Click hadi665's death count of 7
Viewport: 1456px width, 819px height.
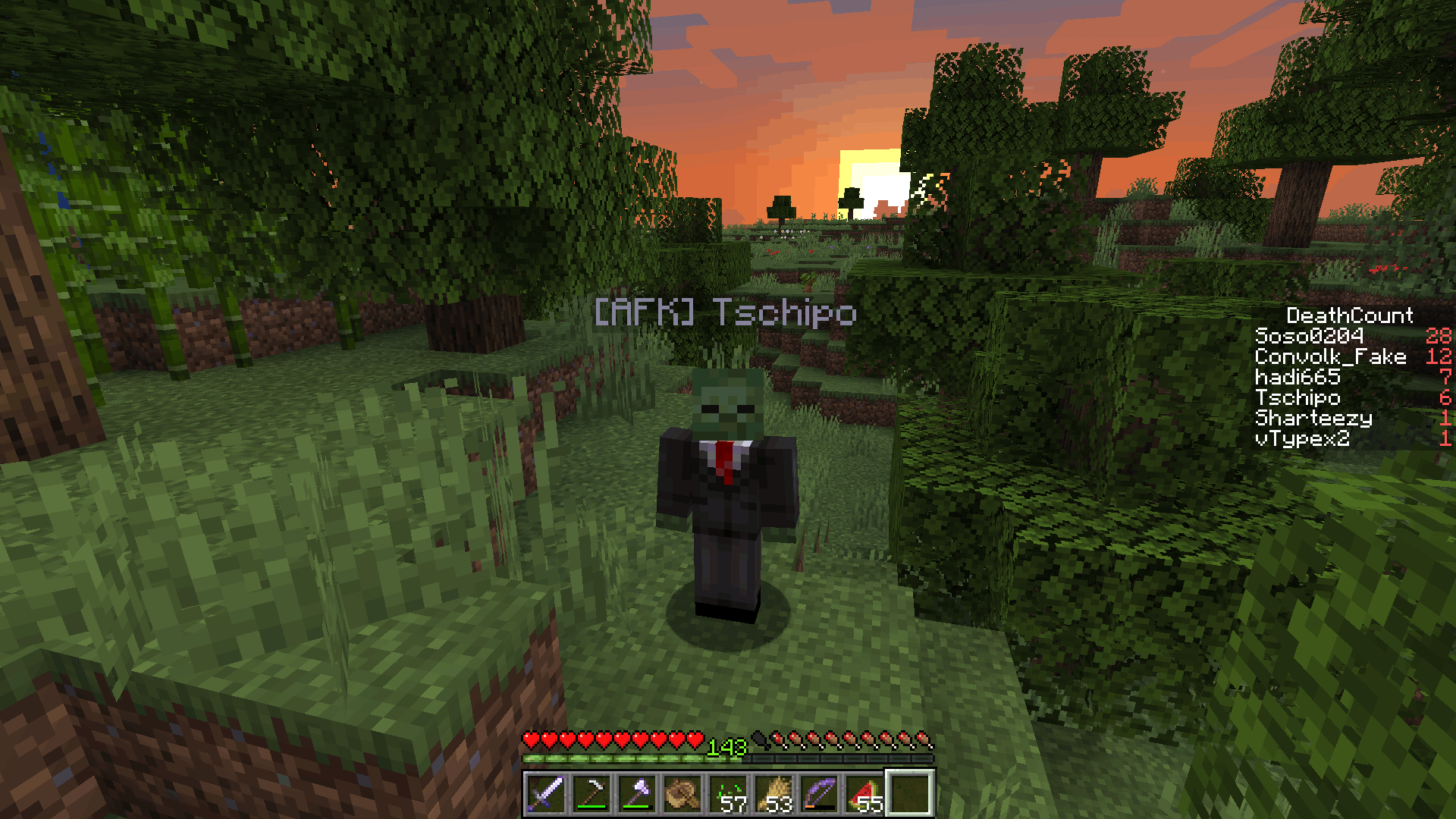click(x=1445, y=378)
